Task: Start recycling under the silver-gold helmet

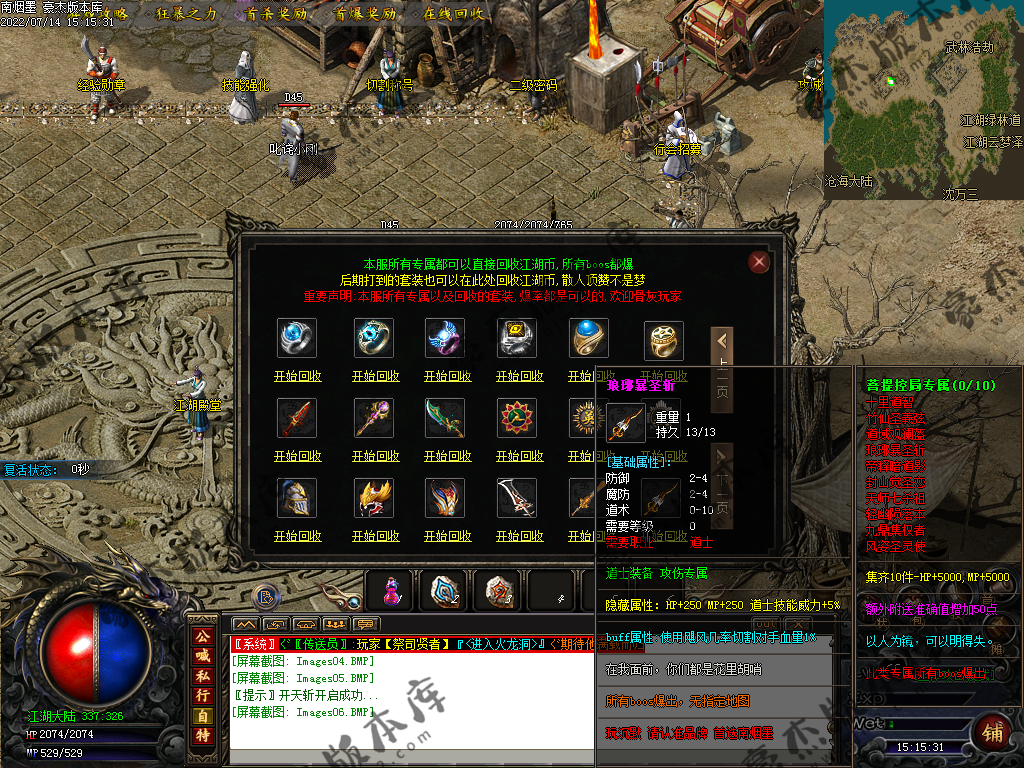Action: [x=297, y=537]
